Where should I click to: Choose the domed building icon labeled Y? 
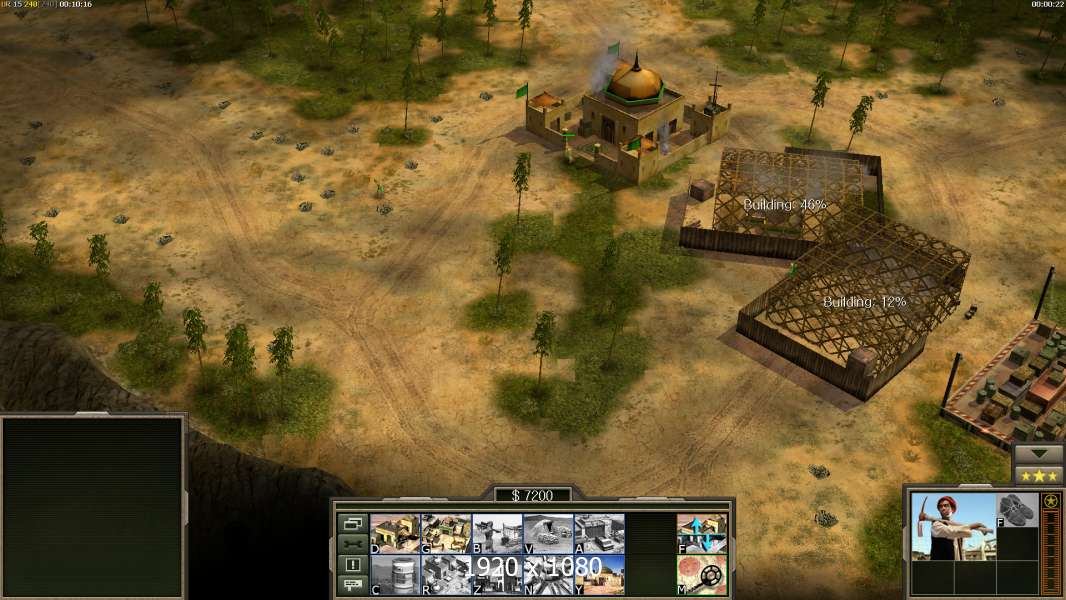point(599,575)
